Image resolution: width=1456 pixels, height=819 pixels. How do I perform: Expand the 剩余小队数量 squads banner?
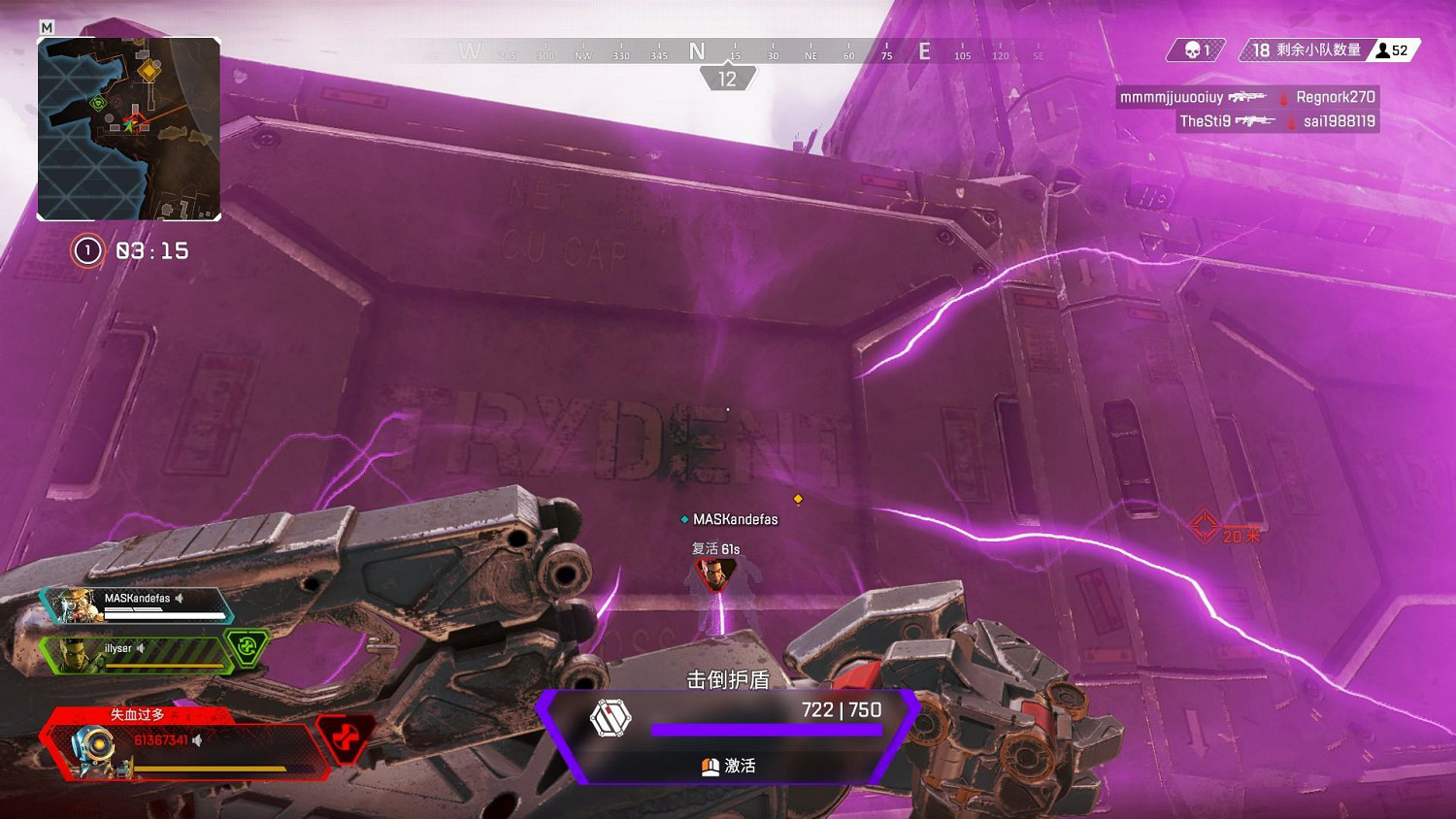1301,50
